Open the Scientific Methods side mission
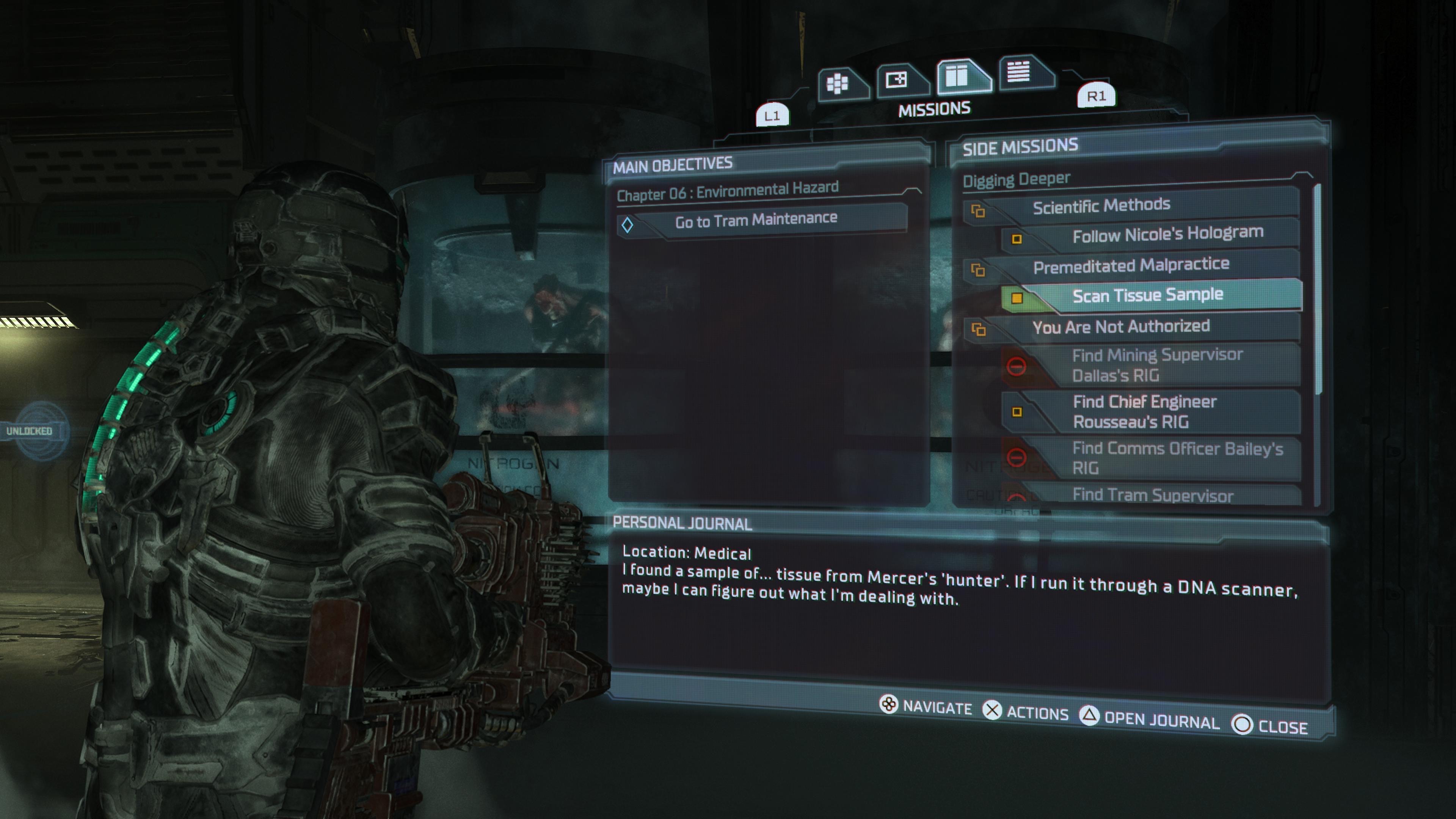This screenshot has height=819, width=1456. click(1101, 206)
